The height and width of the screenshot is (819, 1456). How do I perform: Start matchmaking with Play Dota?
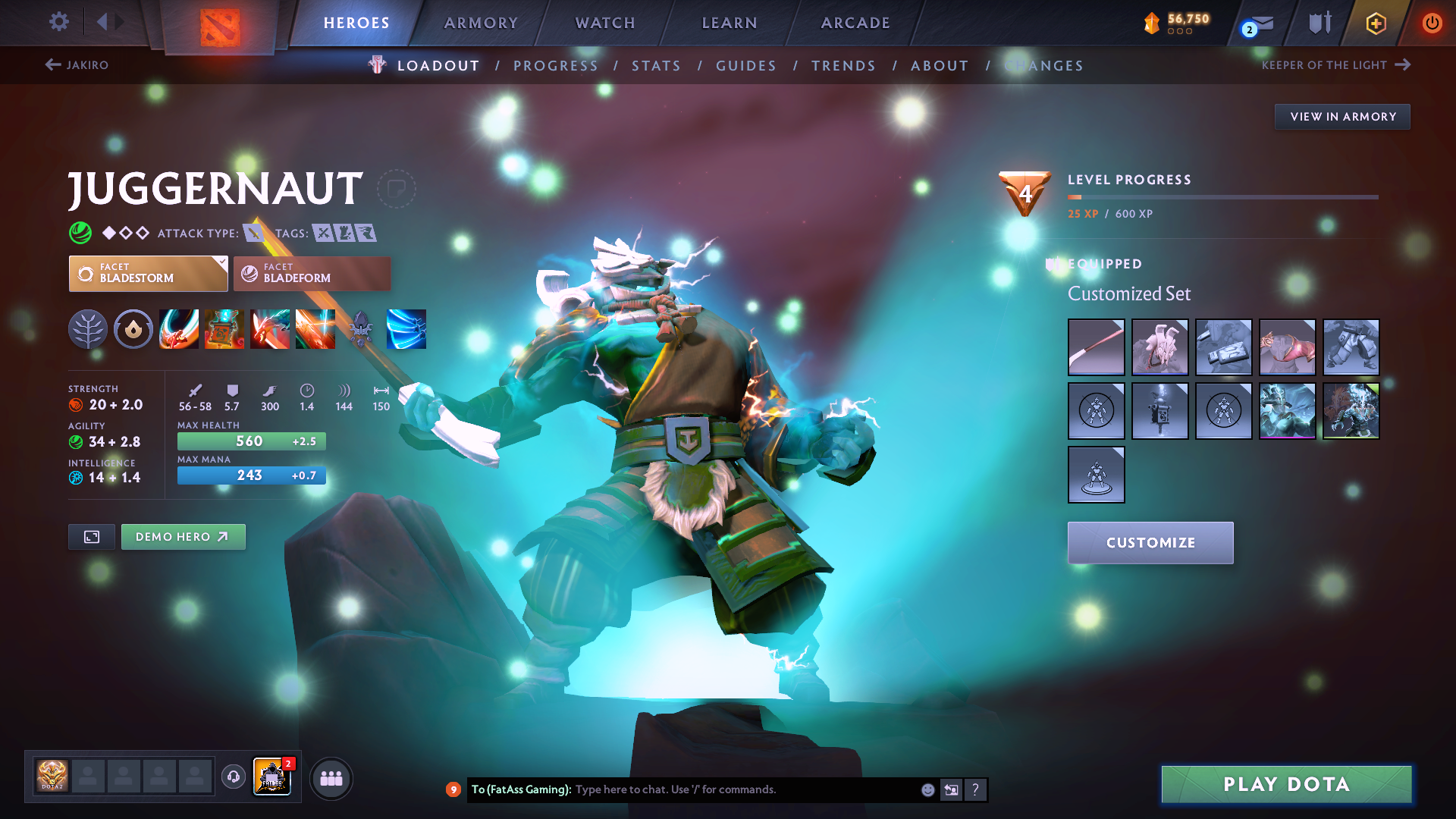pyautogui.click(x=1286, y=784)
